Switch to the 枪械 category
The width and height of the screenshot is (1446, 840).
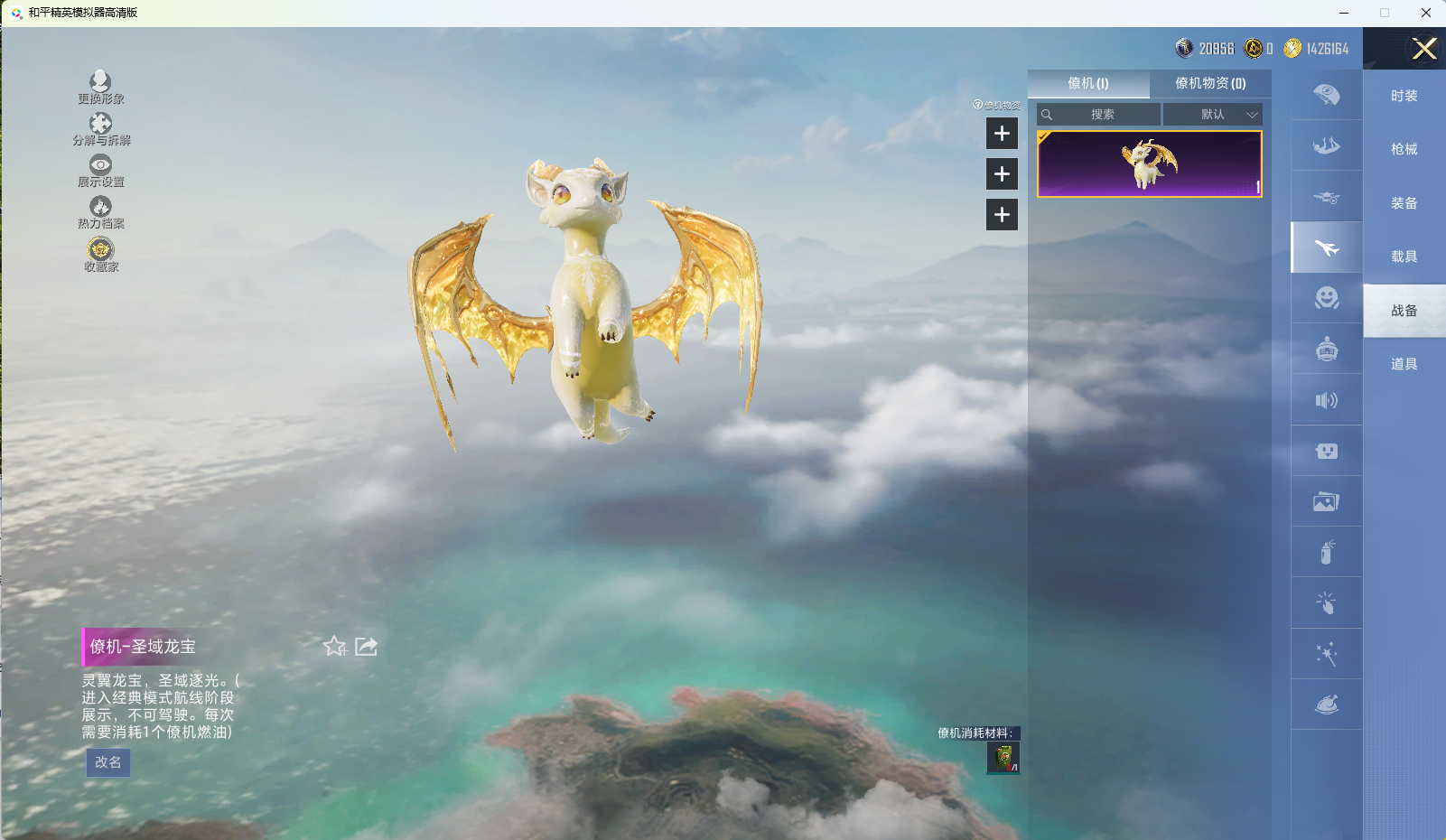(1404, 149)
